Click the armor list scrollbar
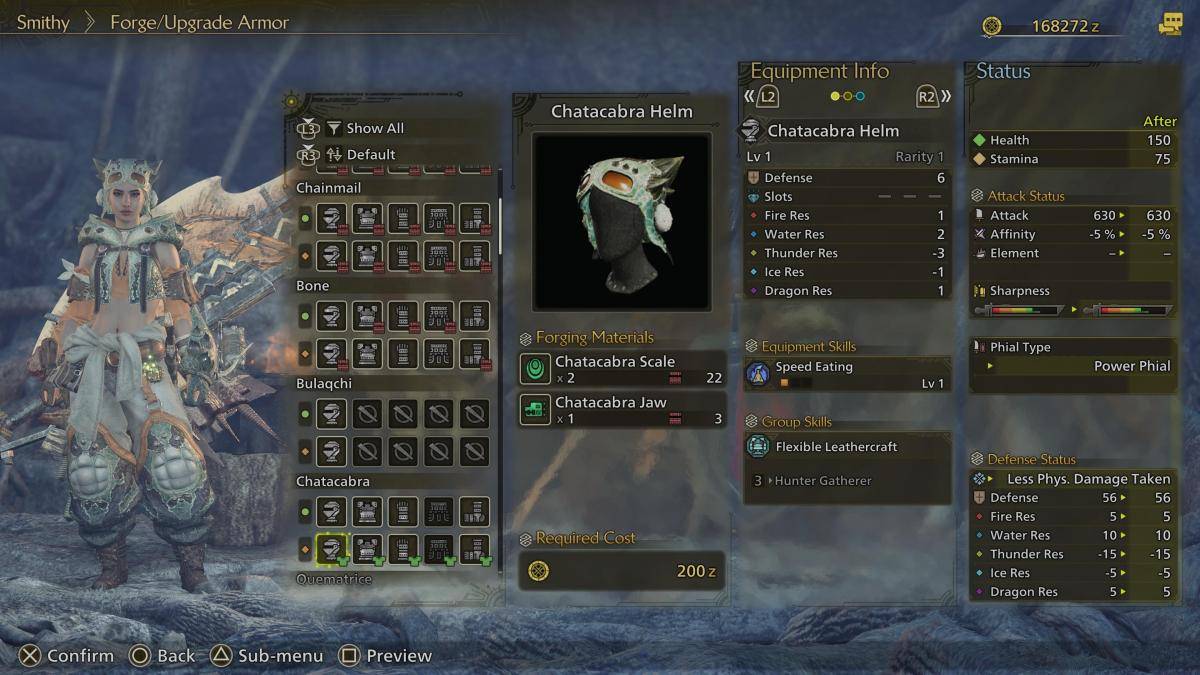Screen dimensions: 1200x675 501,215
